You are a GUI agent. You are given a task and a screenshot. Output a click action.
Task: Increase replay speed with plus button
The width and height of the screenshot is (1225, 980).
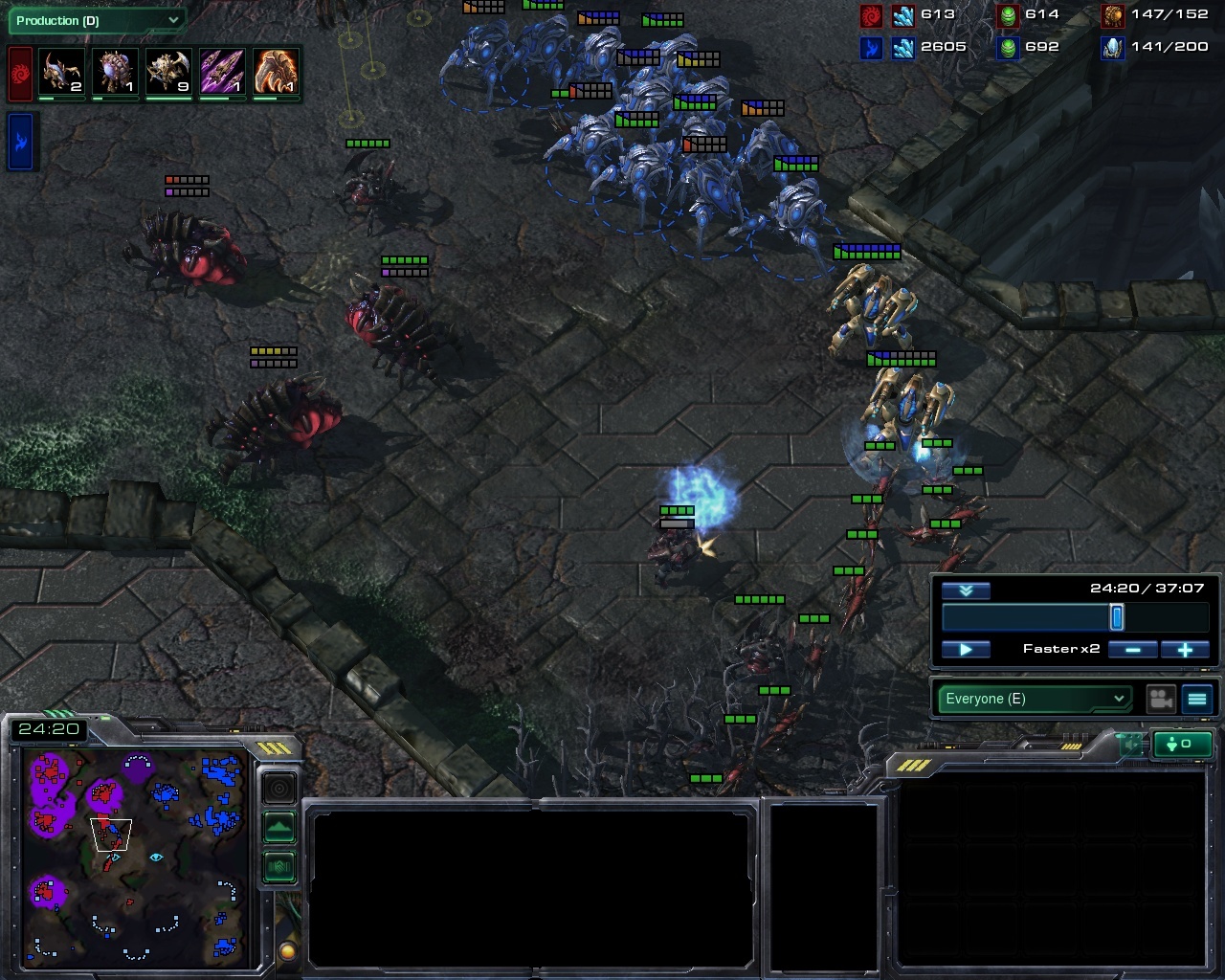click(x=1185, y=649)
